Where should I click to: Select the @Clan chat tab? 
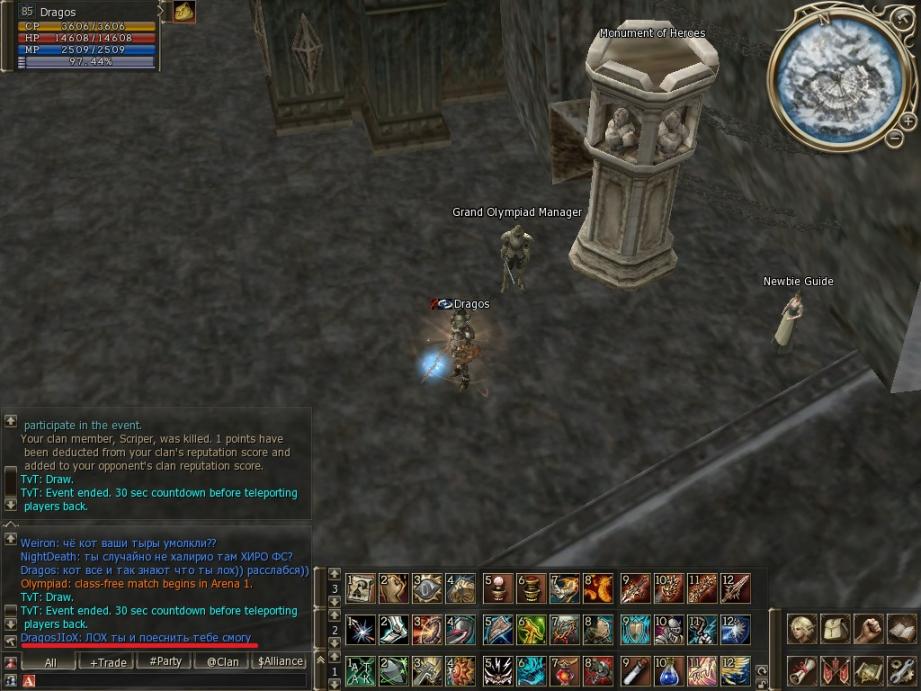pyautogui.click(x=222, y=662)
